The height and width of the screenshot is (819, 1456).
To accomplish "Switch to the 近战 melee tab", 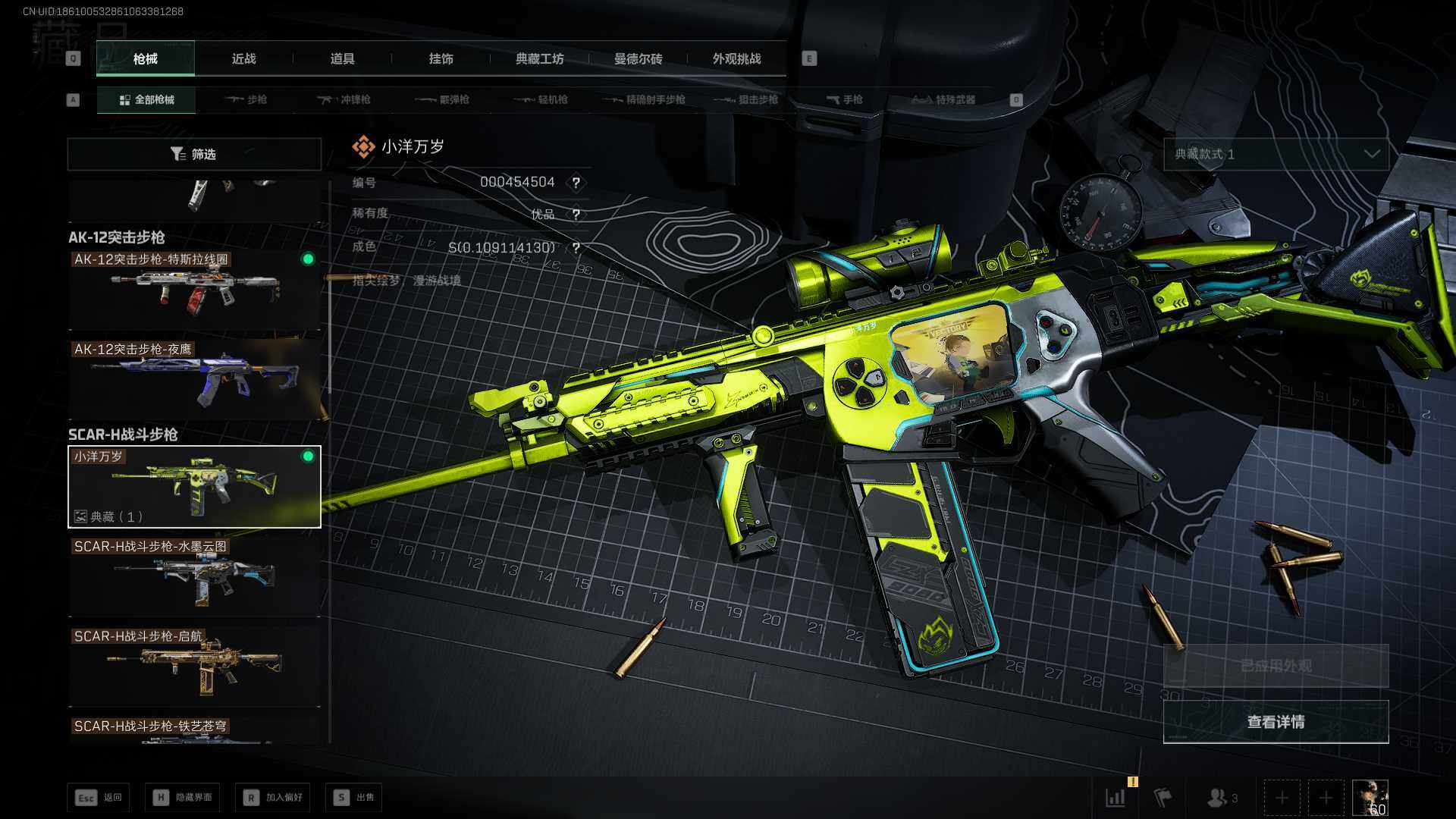I will [x=243, y=58].
